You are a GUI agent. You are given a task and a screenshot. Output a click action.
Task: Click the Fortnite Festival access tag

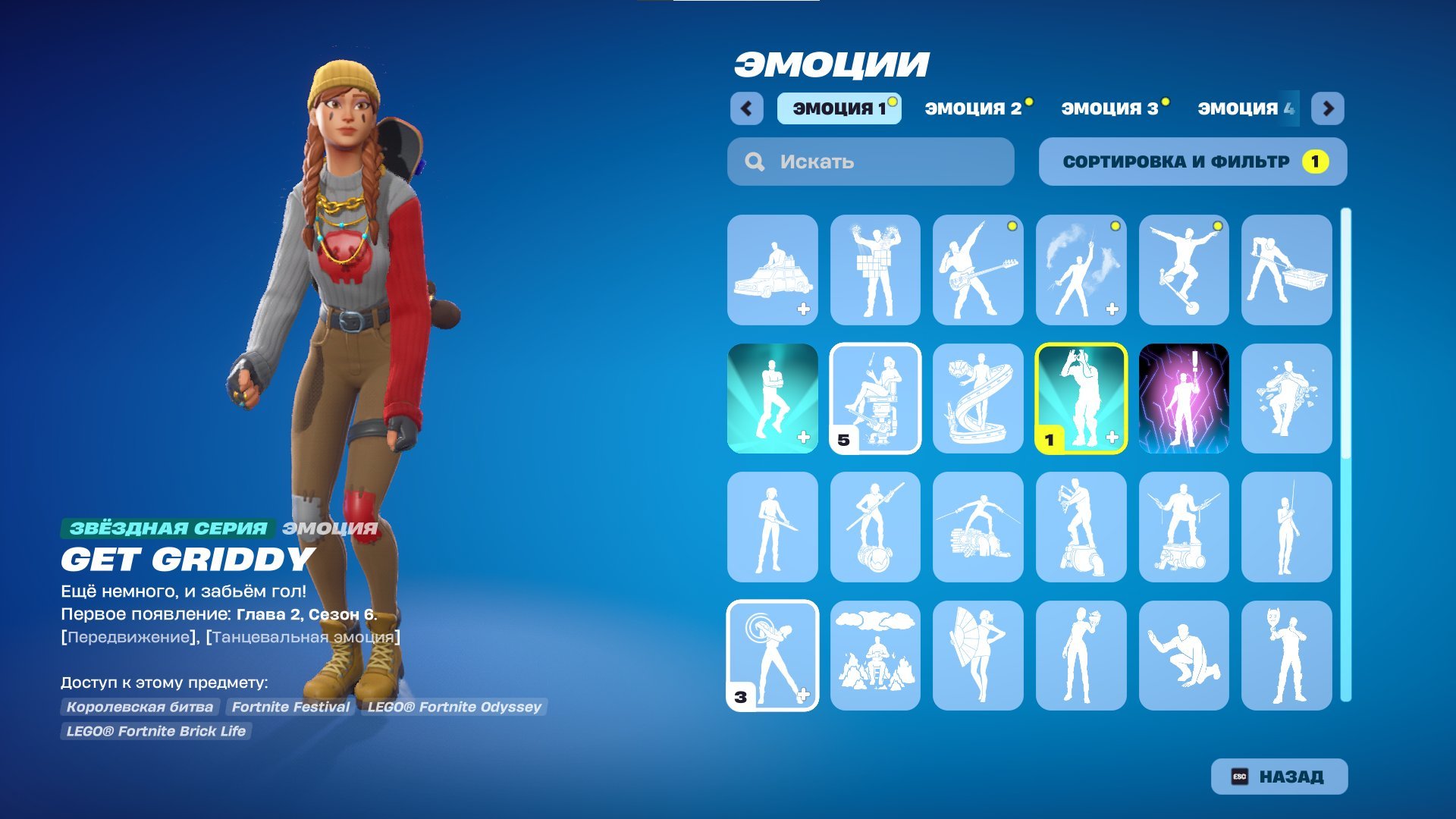[x=290, y=707]
